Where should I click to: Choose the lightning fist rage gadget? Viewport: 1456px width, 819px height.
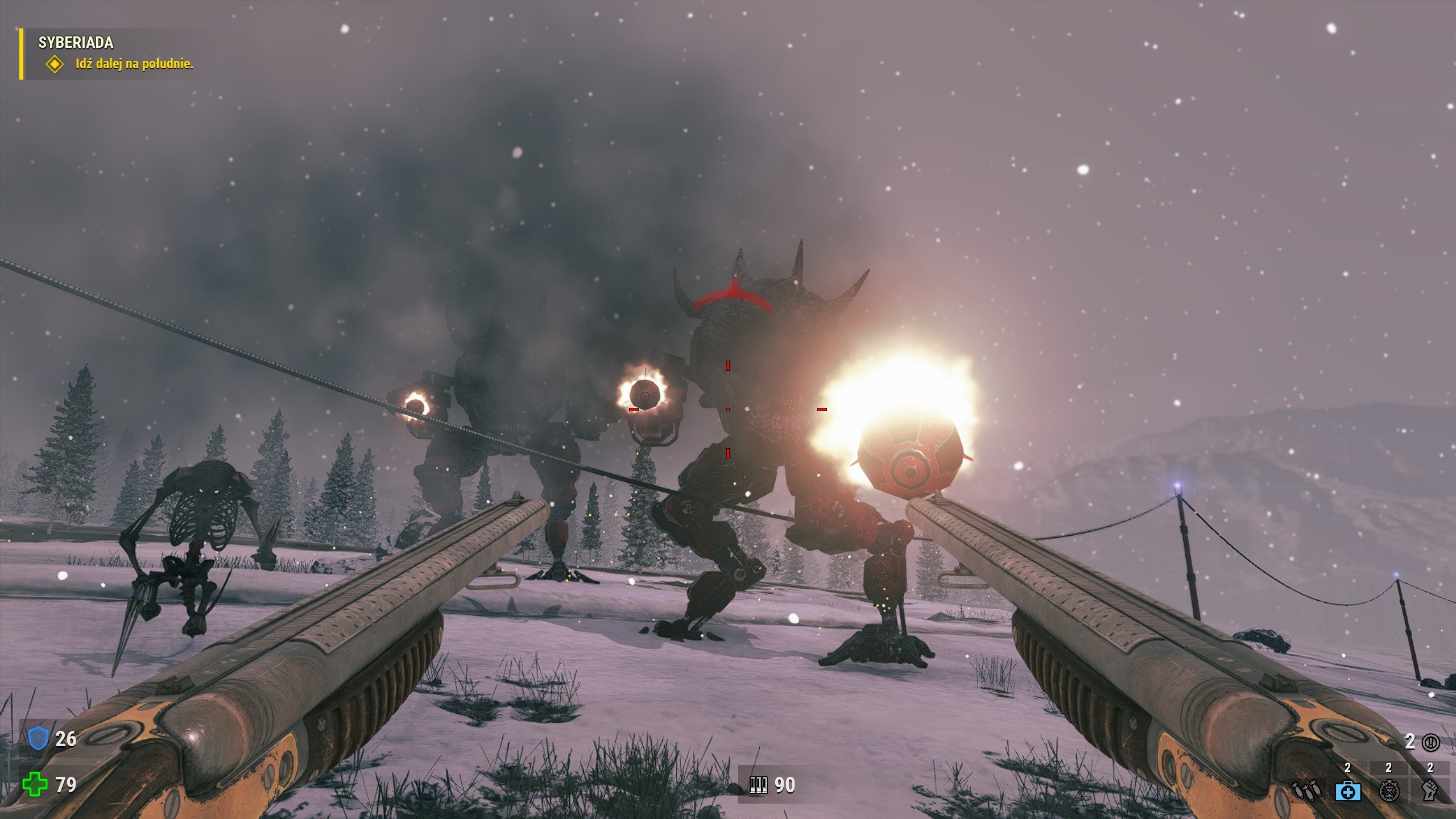pyautogui.click(x=1430, y=791)
